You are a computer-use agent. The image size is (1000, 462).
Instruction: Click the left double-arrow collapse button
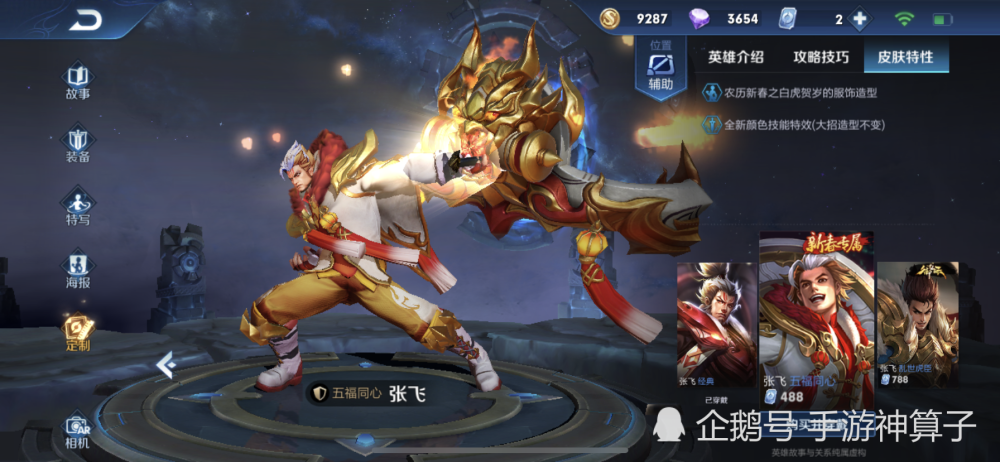166,366
